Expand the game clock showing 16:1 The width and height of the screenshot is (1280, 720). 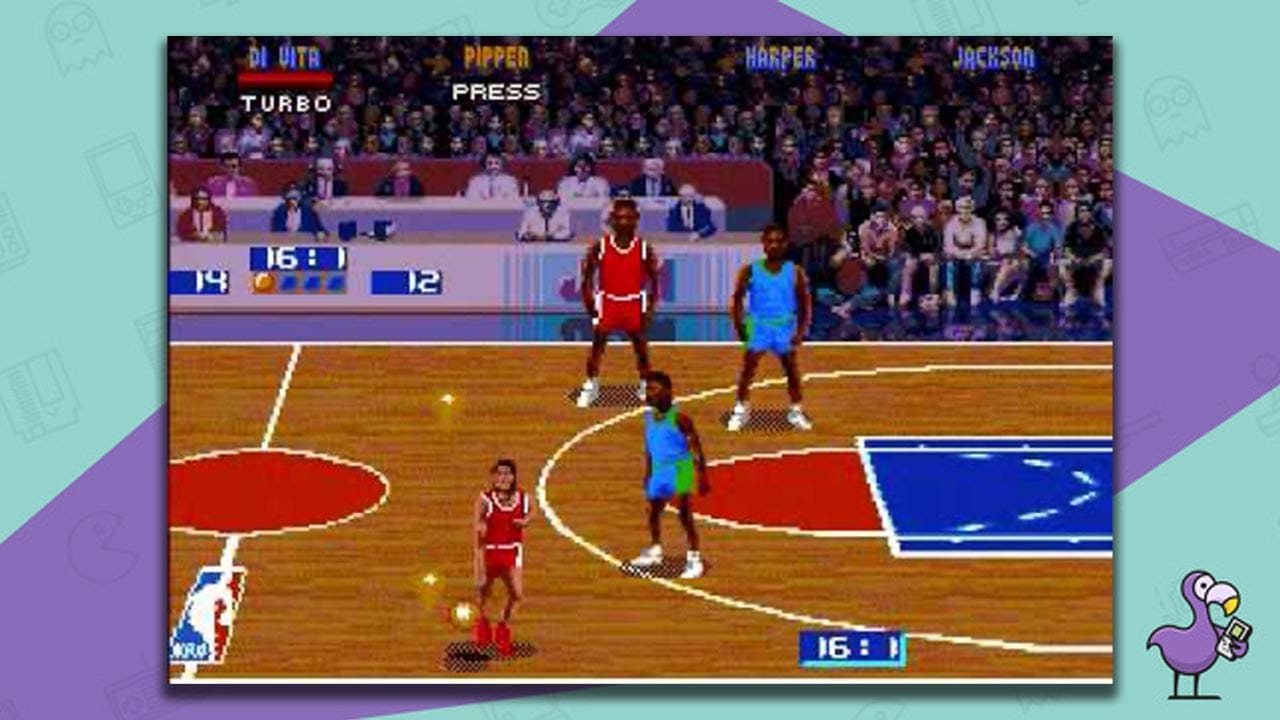point(302,255)
